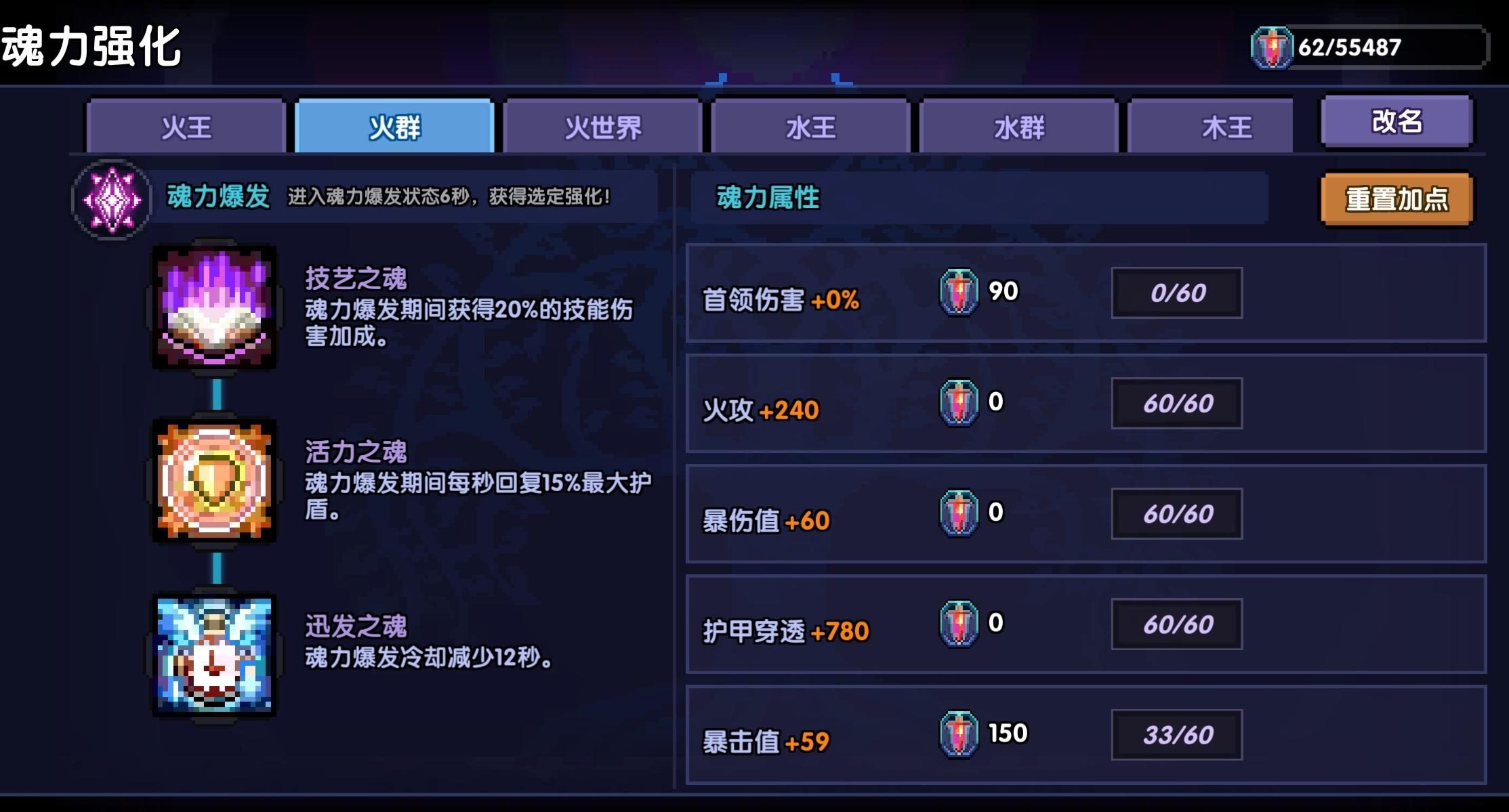The width and height of the screenshot is (1509, 812).
Task: Open the 火世界 tab
Action: pos(602,127)
